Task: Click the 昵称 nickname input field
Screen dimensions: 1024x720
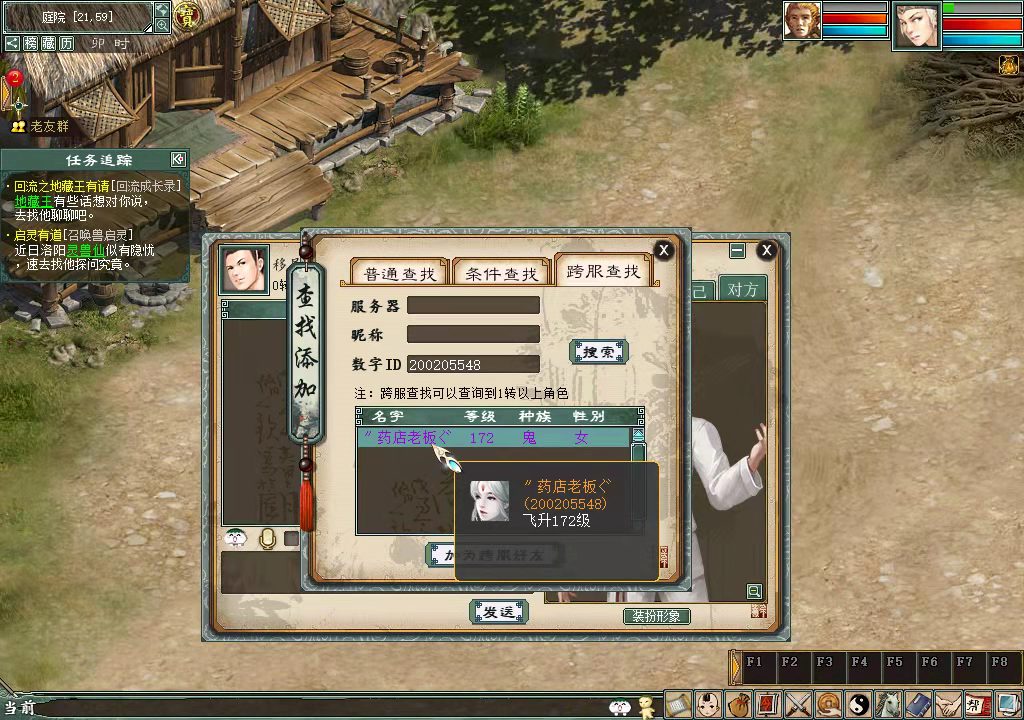Action: click(x=473, y=334)
